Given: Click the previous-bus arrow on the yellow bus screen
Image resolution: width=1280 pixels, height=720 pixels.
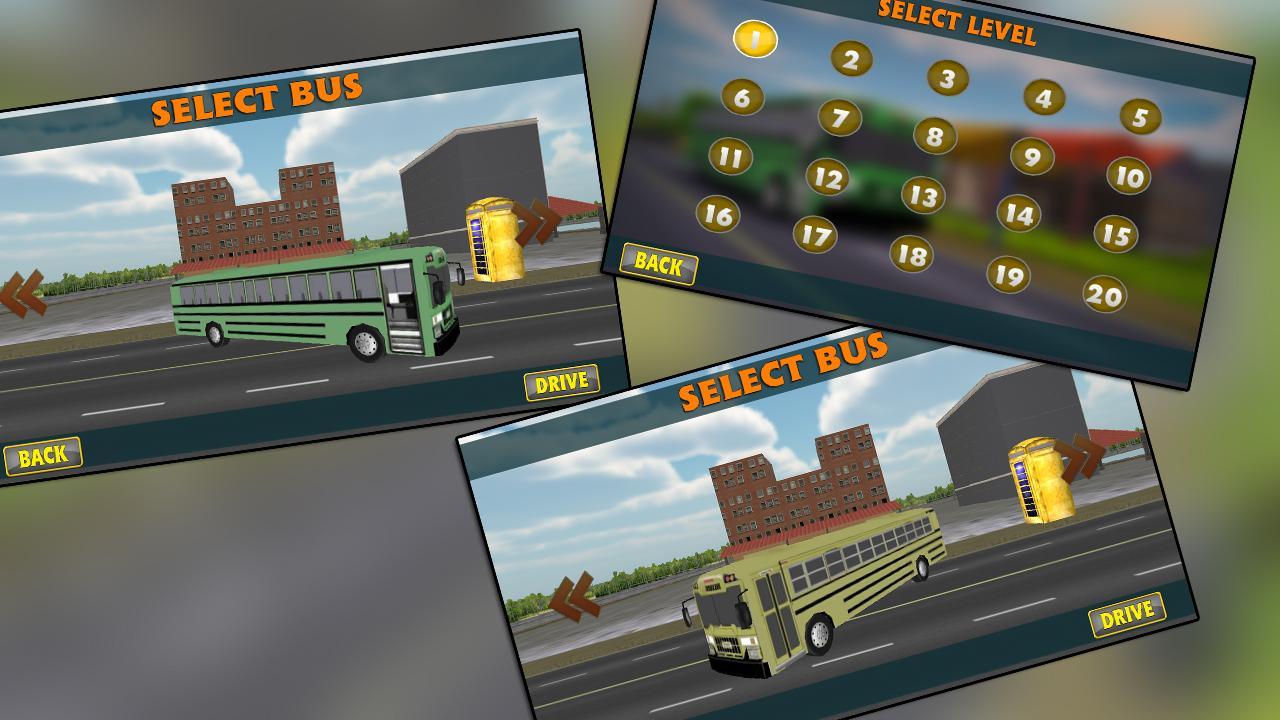Looking at the screenshot, I should click(573, 595).
